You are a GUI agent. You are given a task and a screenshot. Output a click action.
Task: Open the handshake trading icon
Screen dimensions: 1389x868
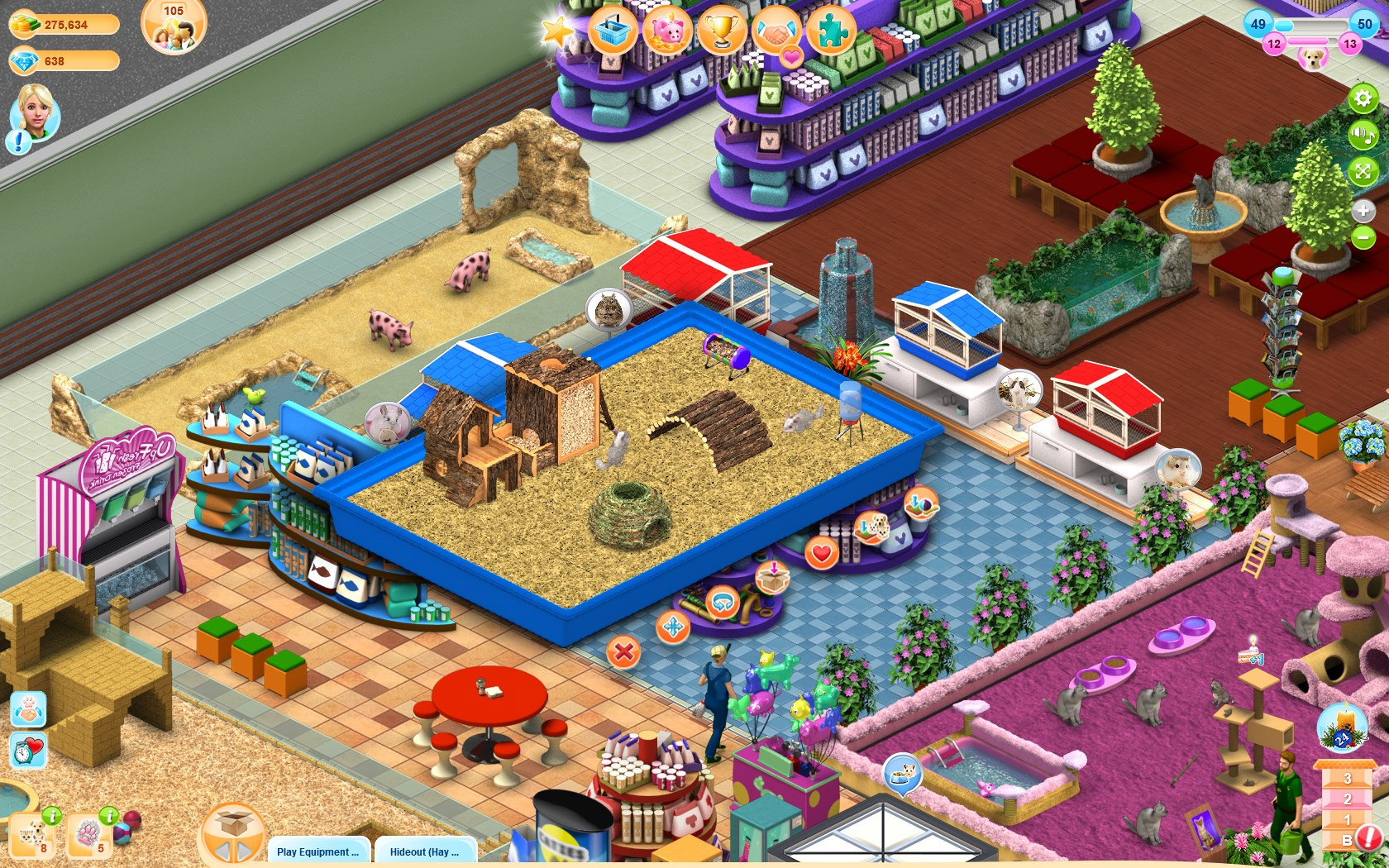[777, 31]
